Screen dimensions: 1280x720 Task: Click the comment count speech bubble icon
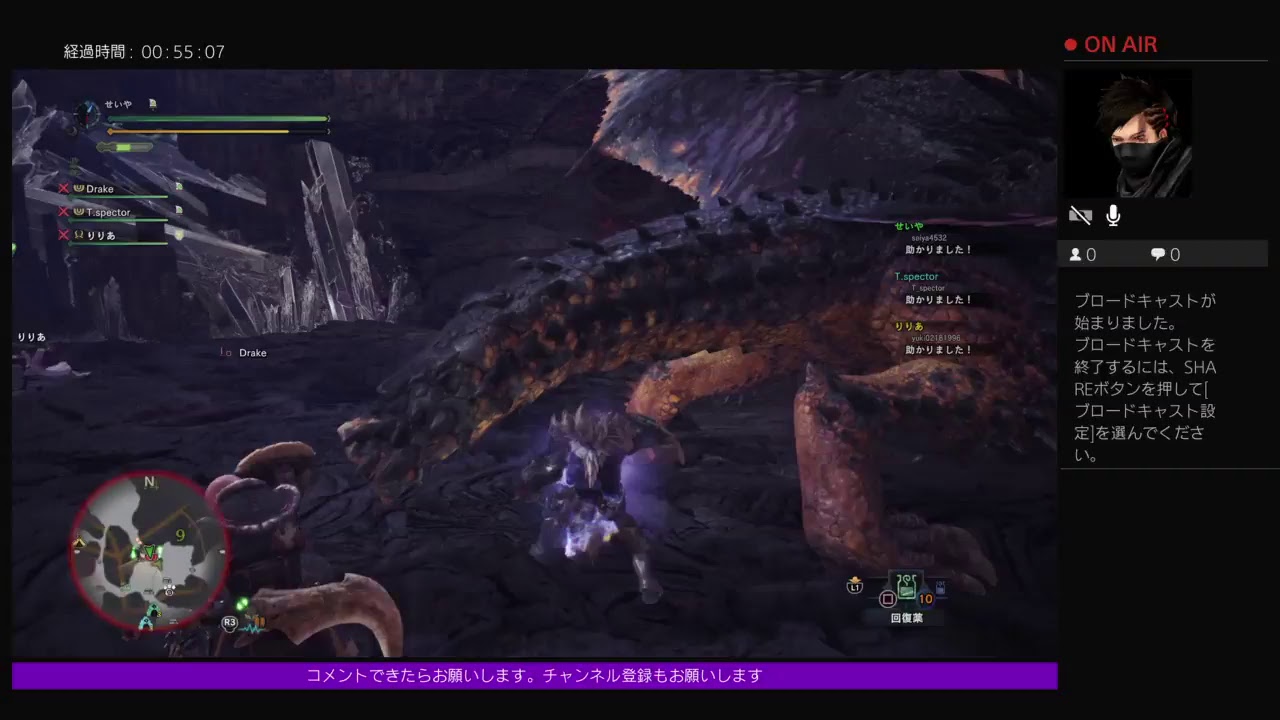pyautogui.click(x=1157, y=254)
